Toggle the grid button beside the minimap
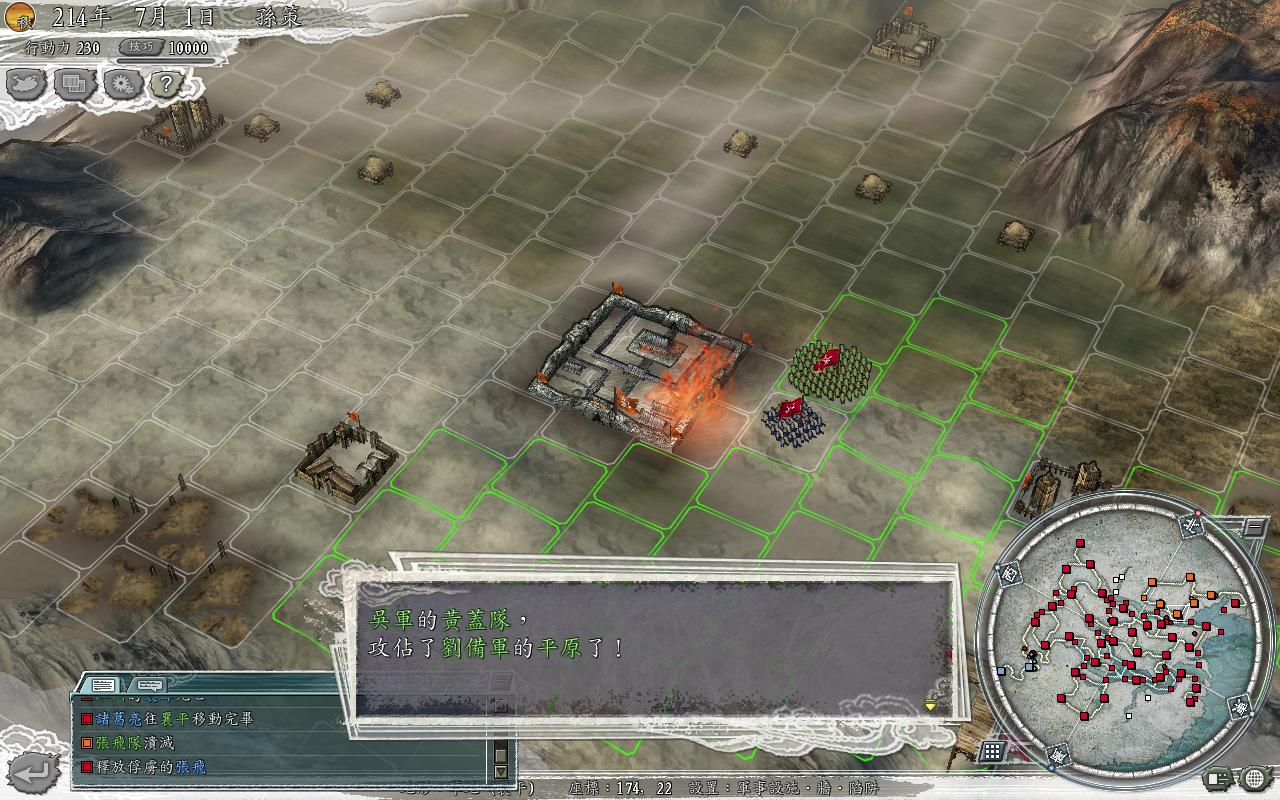The image size is (1280, 800). 992,751
